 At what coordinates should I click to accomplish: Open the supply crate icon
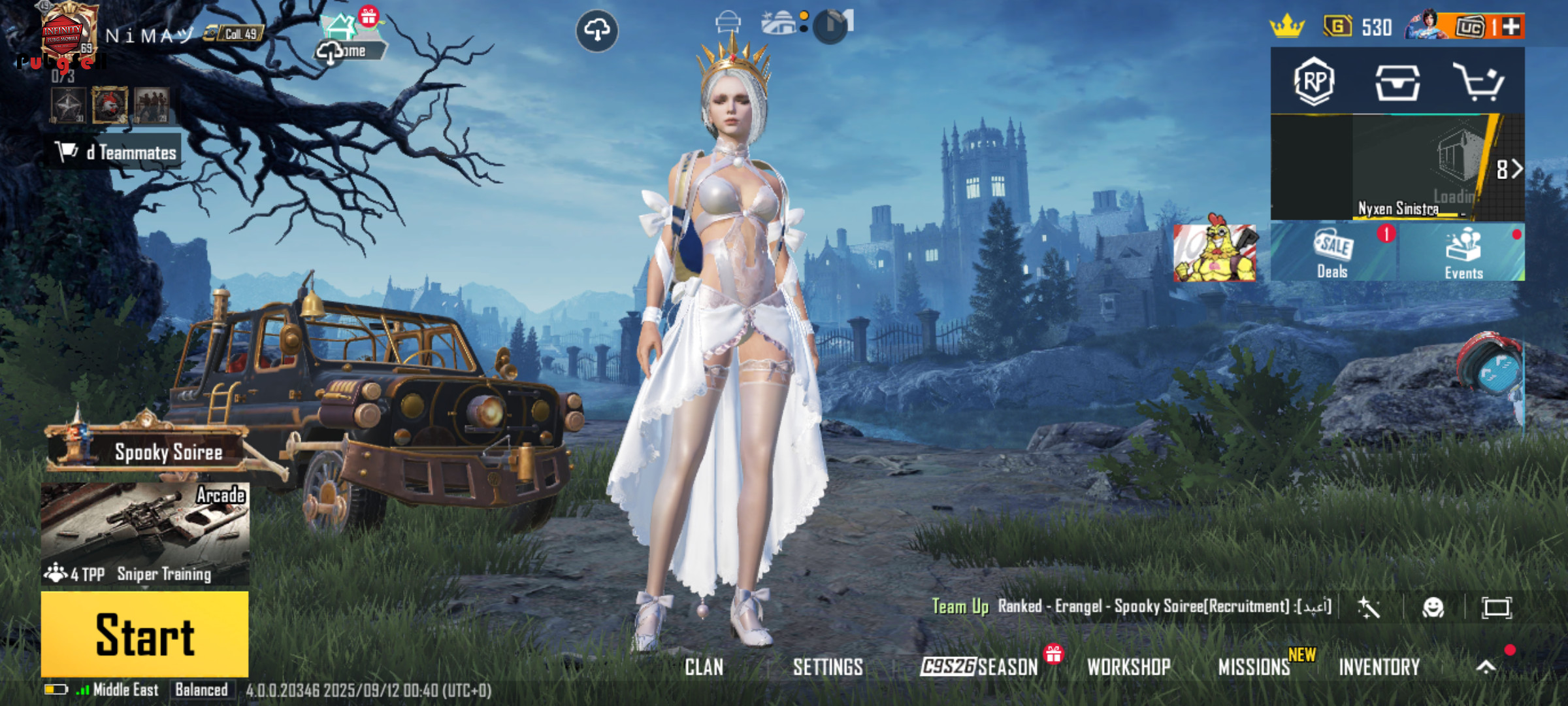tap(1397, 83)
